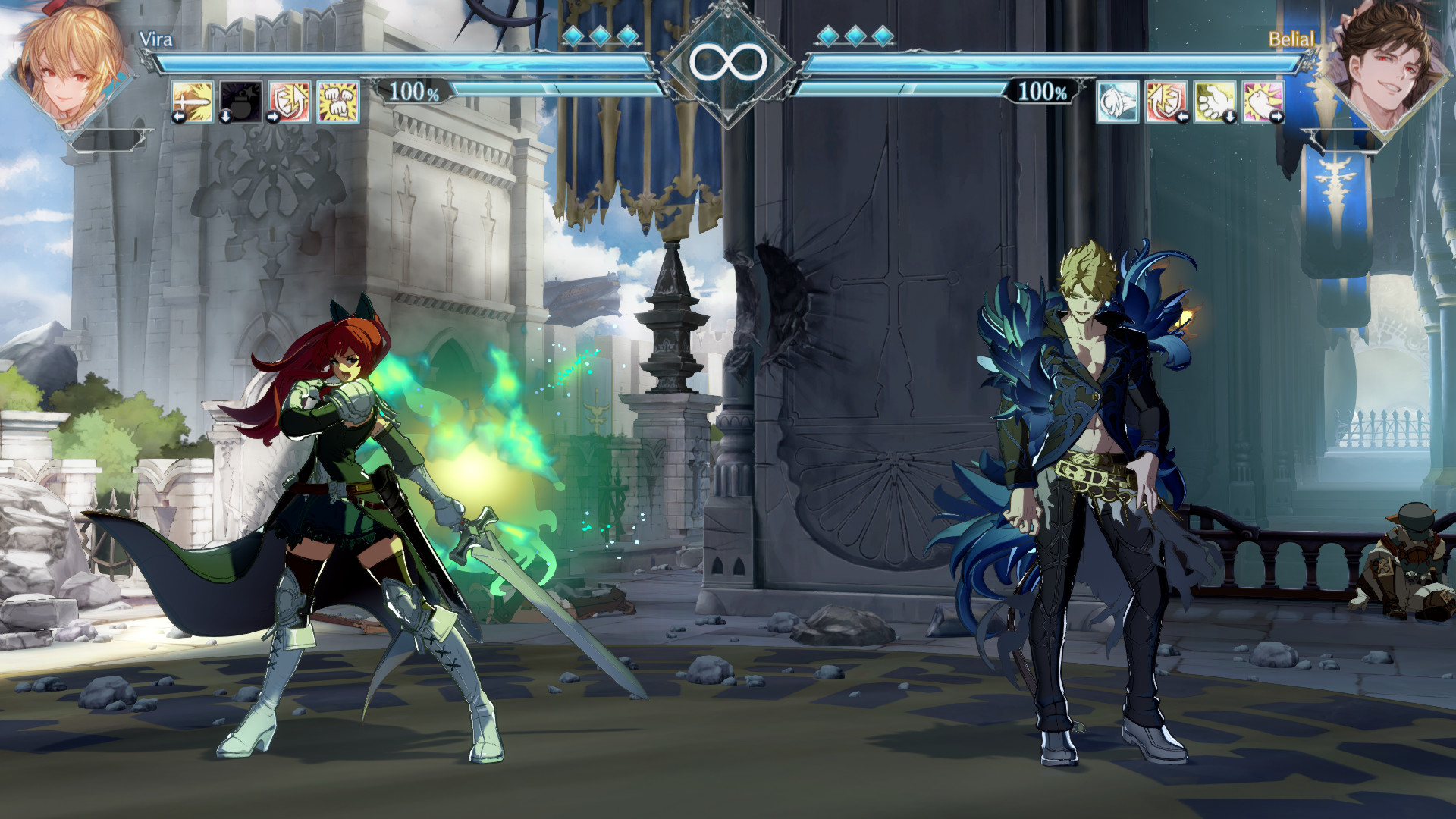Choose Belial's grabbing hand skill icon
1456x819 pixels.
click(1214, 102)
